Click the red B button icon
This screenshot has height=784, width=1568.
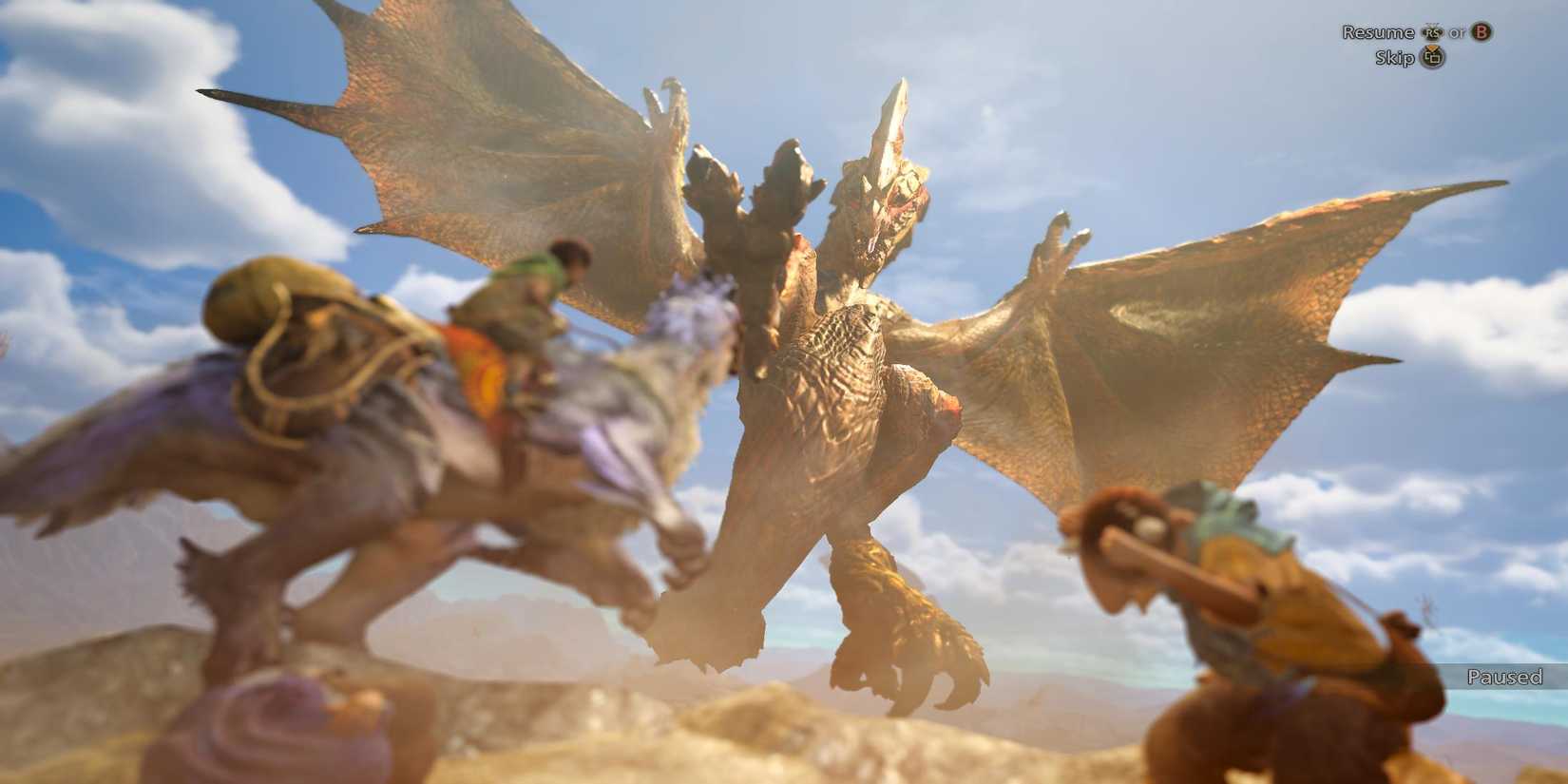click(x=1480, y=32)
